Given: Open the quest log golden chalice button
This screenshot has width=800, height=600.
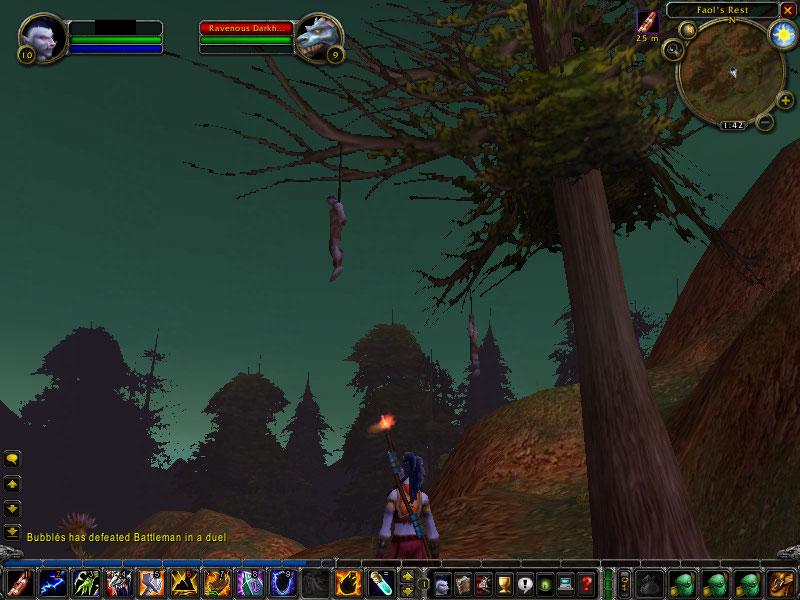Looking at the screenshot, I should (504, 582).
